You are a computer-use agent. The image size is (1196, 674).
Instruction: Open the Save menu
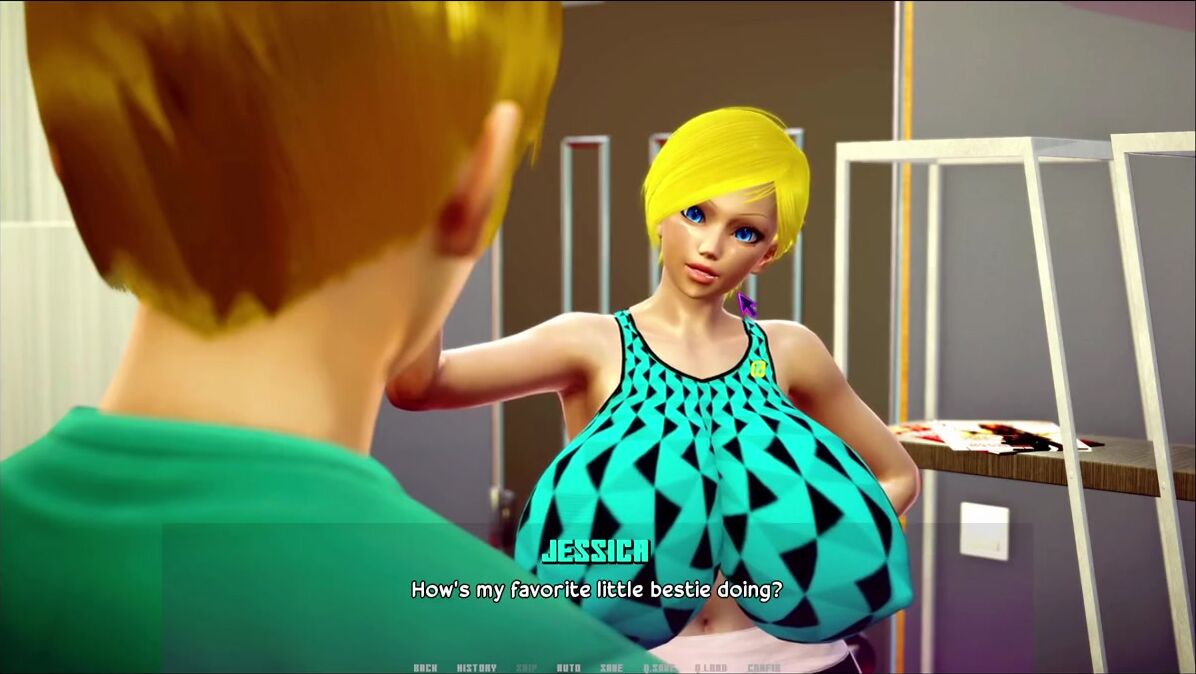(611, 668)
